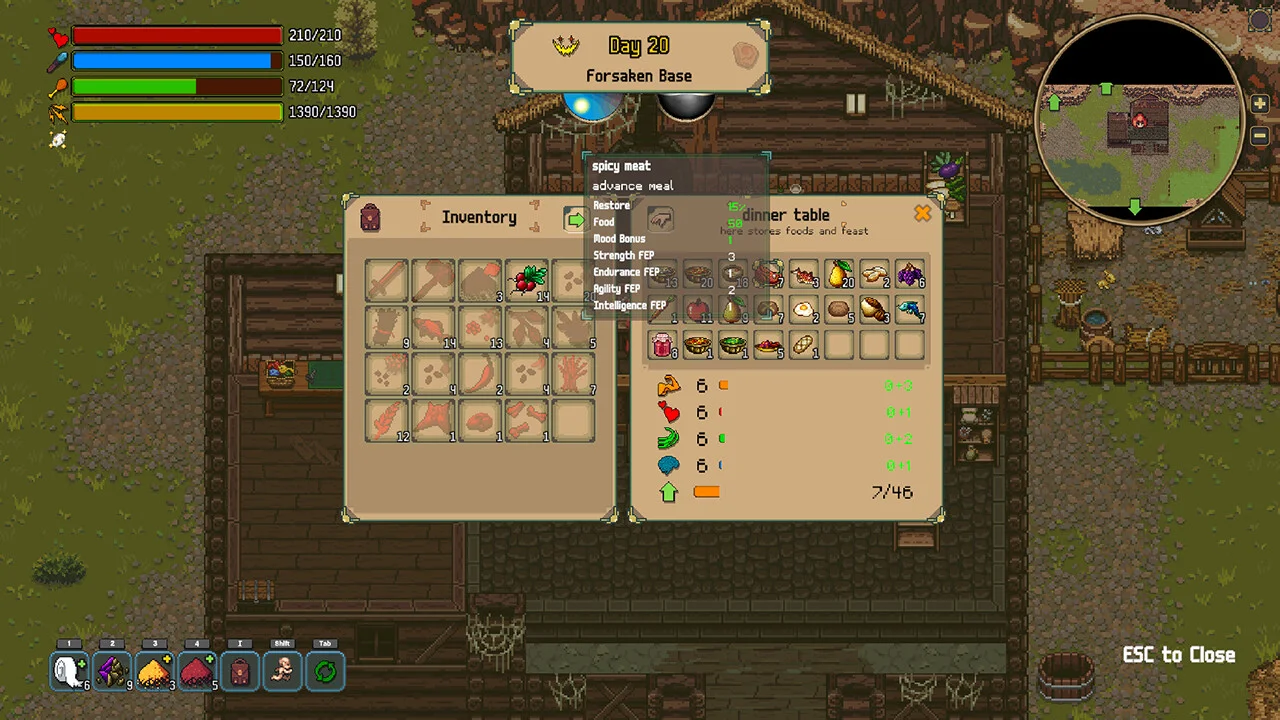Pick the yellow pear stack of 20

840,275
